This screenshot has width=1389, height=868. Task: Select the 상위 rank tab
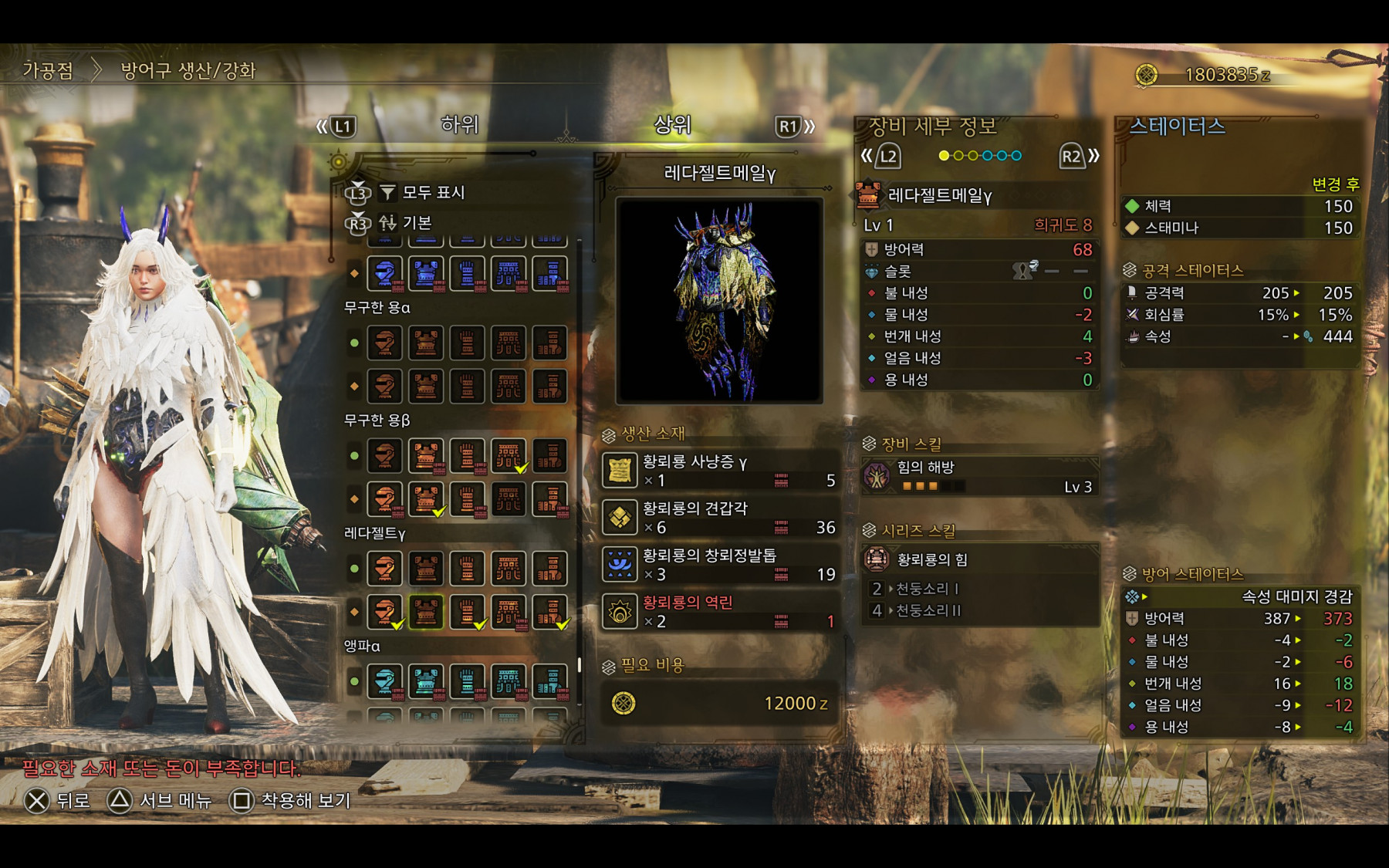pos(672,125)
